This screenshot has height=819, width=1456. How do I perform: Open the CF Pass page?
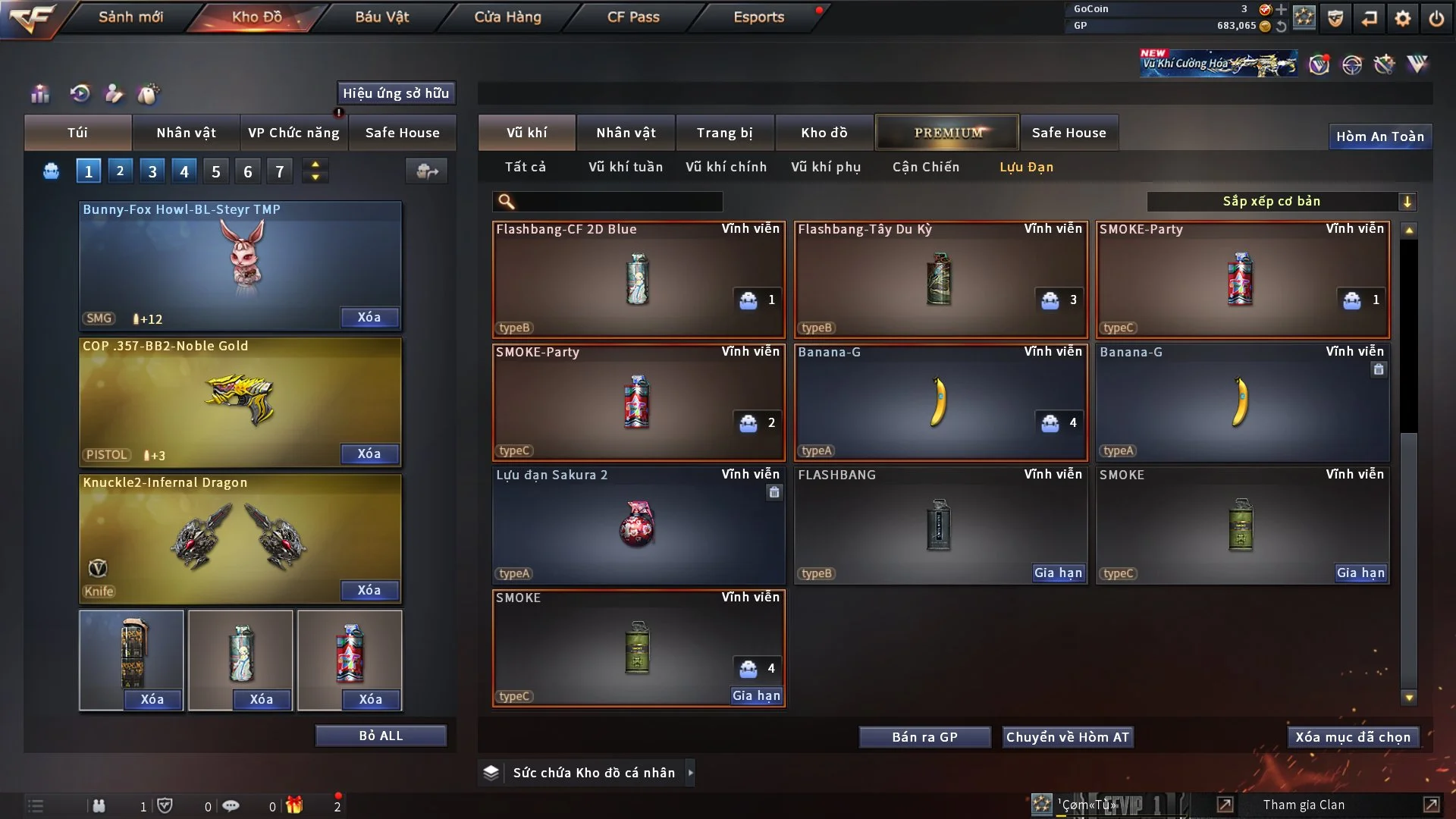coord(633,17)
